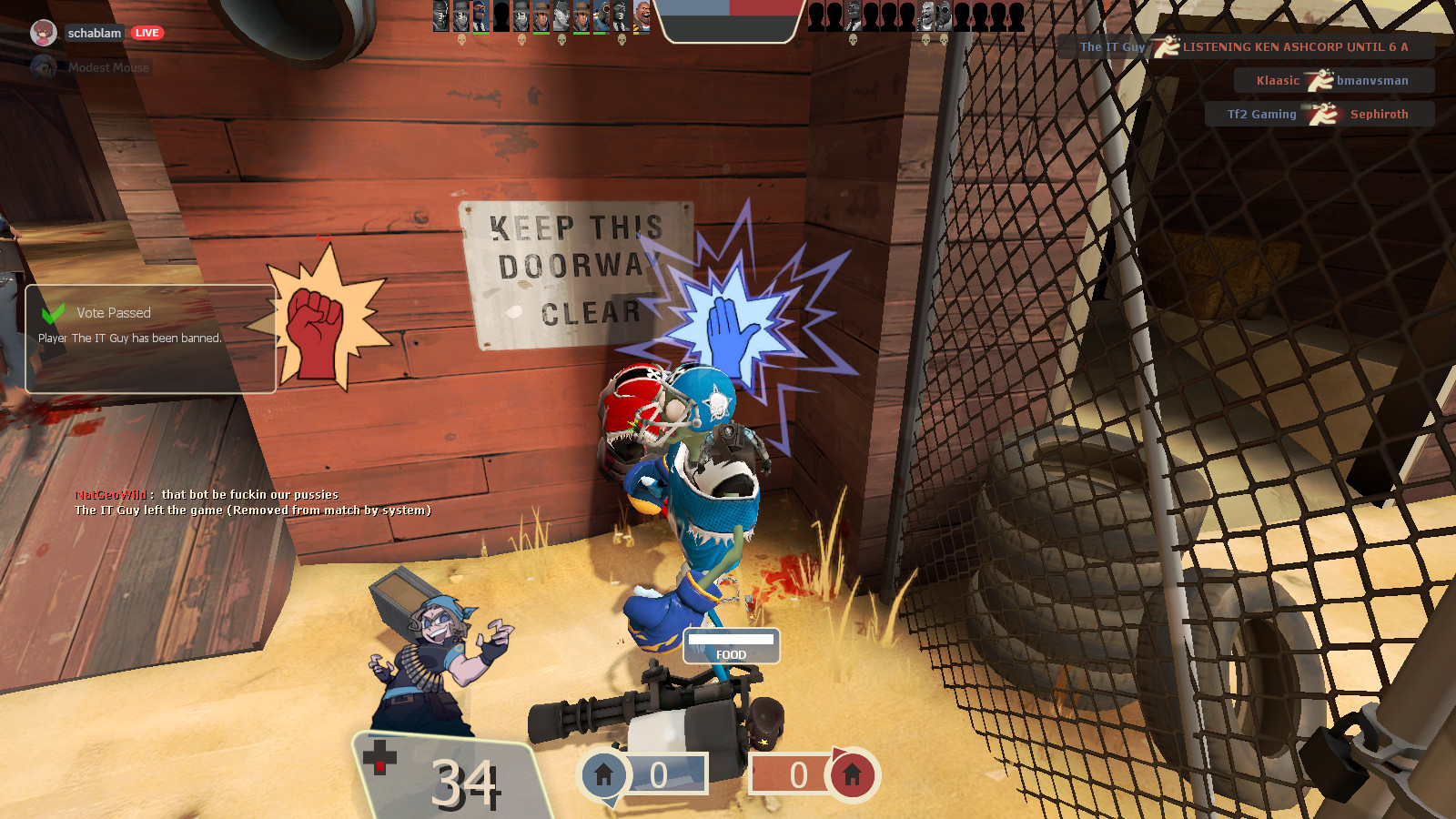
Task: Click the BLU team house icon
Action: pyautogui.click(x=603, y=774)
